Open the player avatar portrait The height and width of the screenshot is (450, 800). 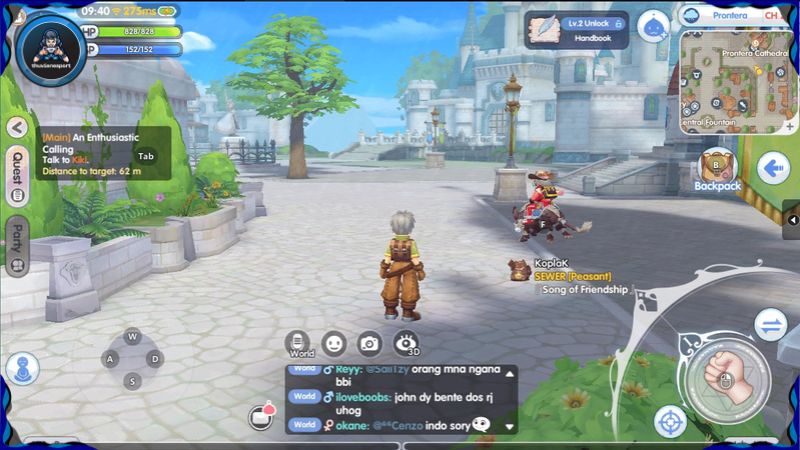point(50,47)
